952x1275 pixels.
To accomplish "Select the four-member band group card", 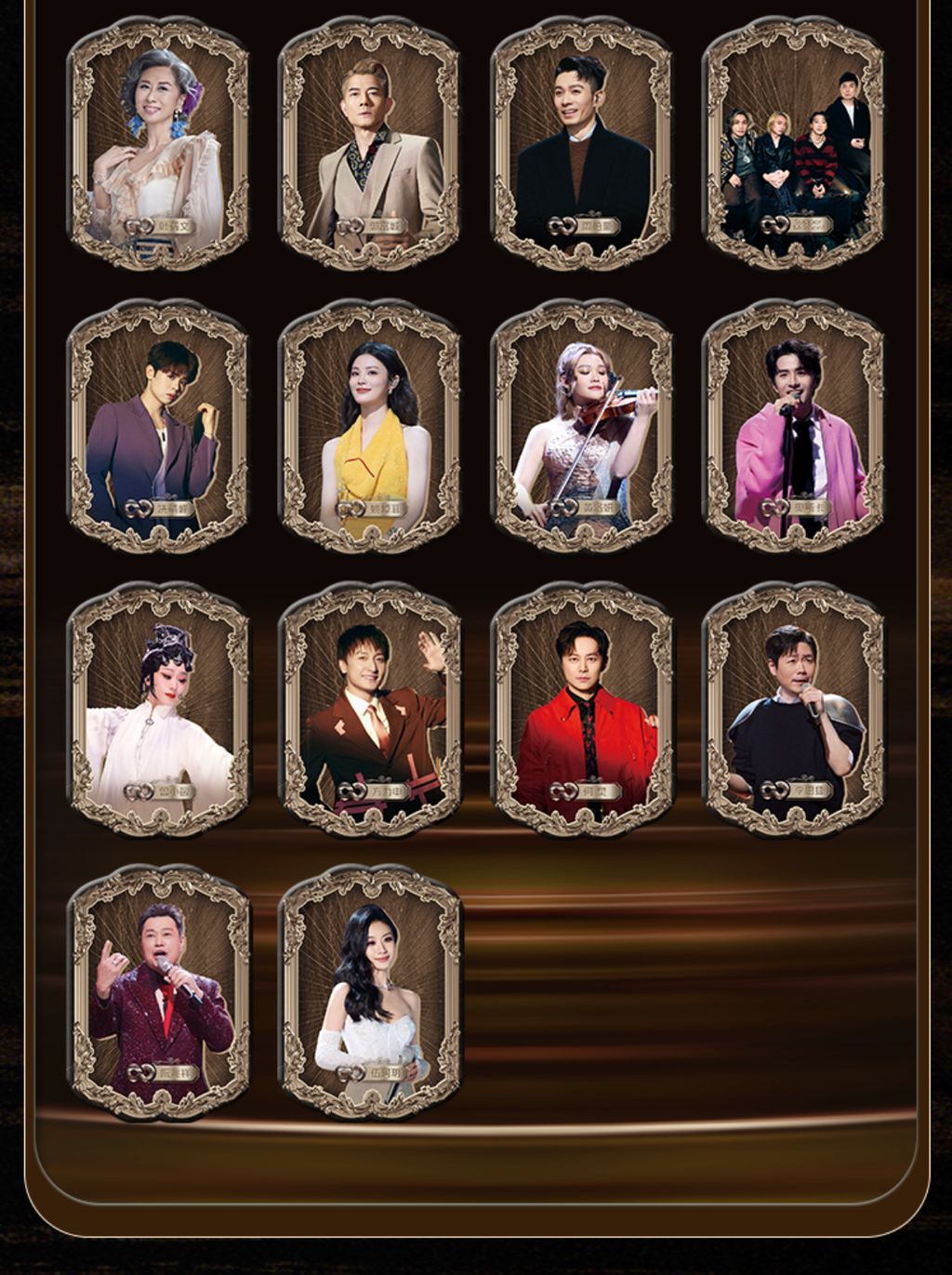I will [x=793, y=144].
